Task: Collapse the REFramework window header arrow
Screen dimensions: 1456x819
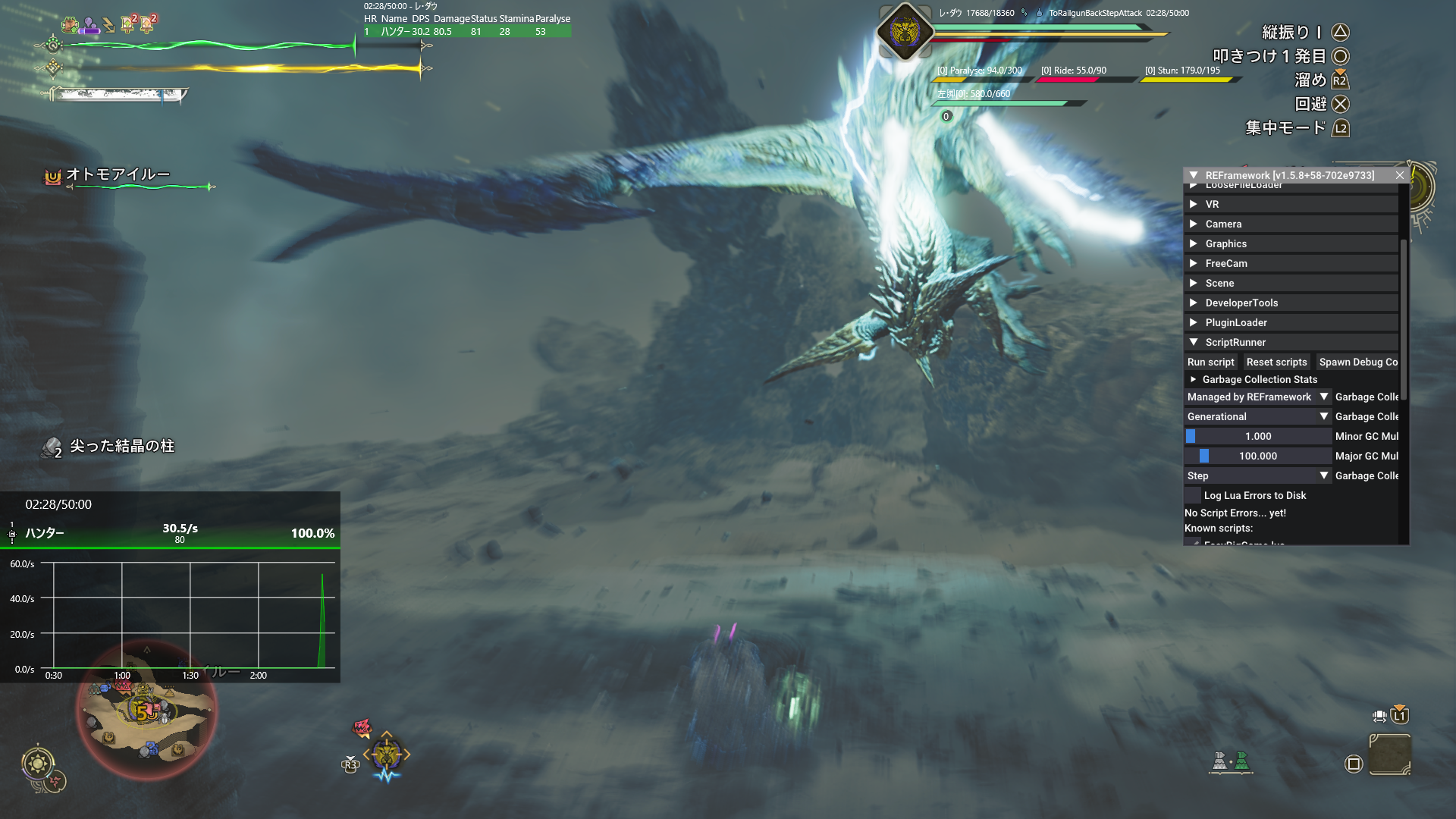Action: point(1194,175)
